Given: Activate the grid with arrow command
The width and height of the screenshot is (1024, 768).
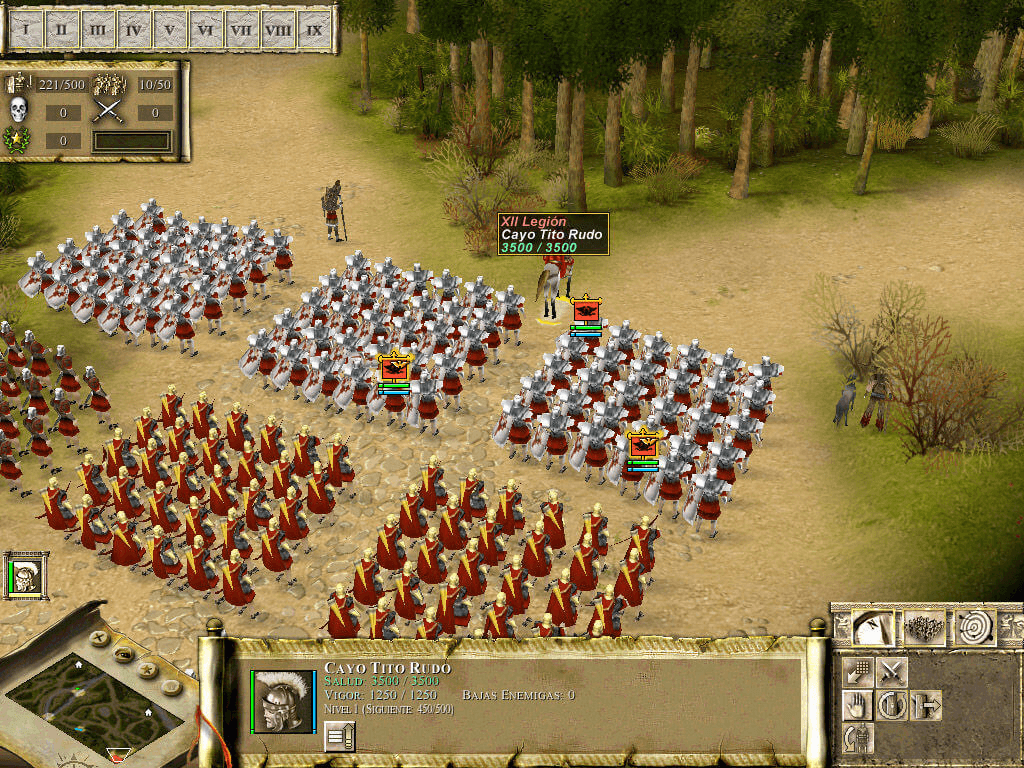Looking at the screenshot, I should point(858,673).
